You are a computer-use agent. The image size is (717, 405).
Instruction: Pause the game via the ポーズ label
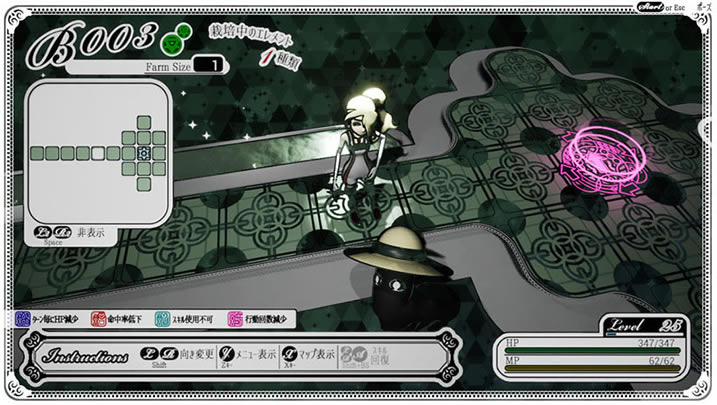[700, 7]
